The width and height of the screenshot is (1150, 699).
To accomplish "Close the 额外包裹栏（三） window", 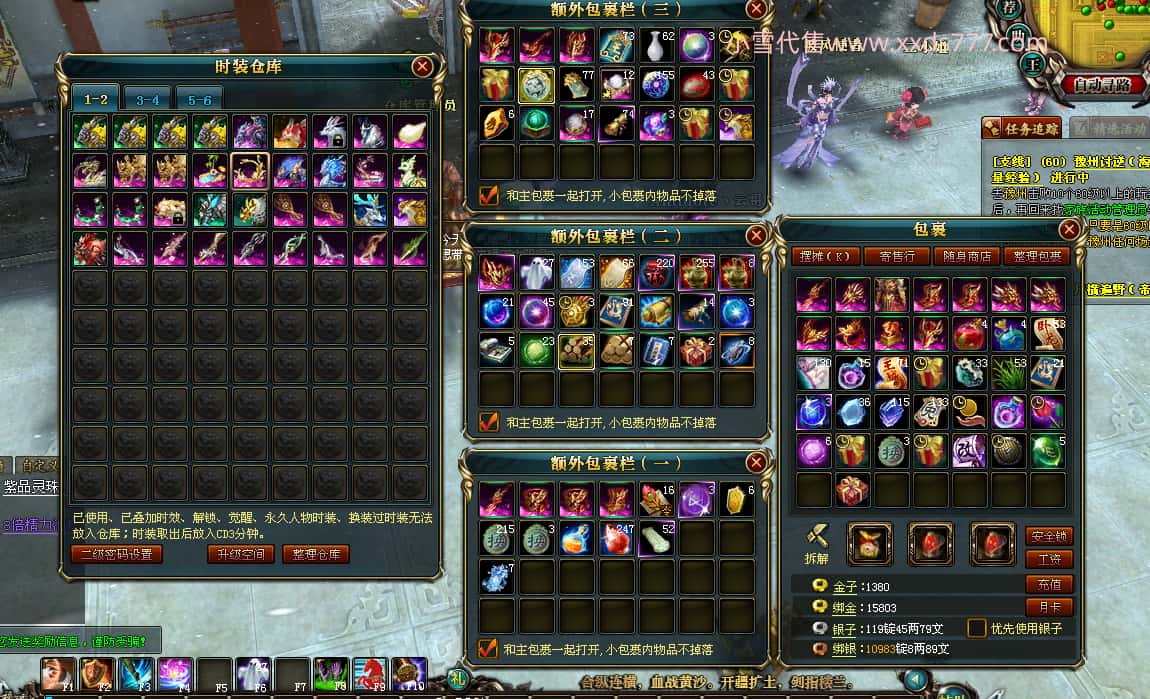I will click(757, 9).
